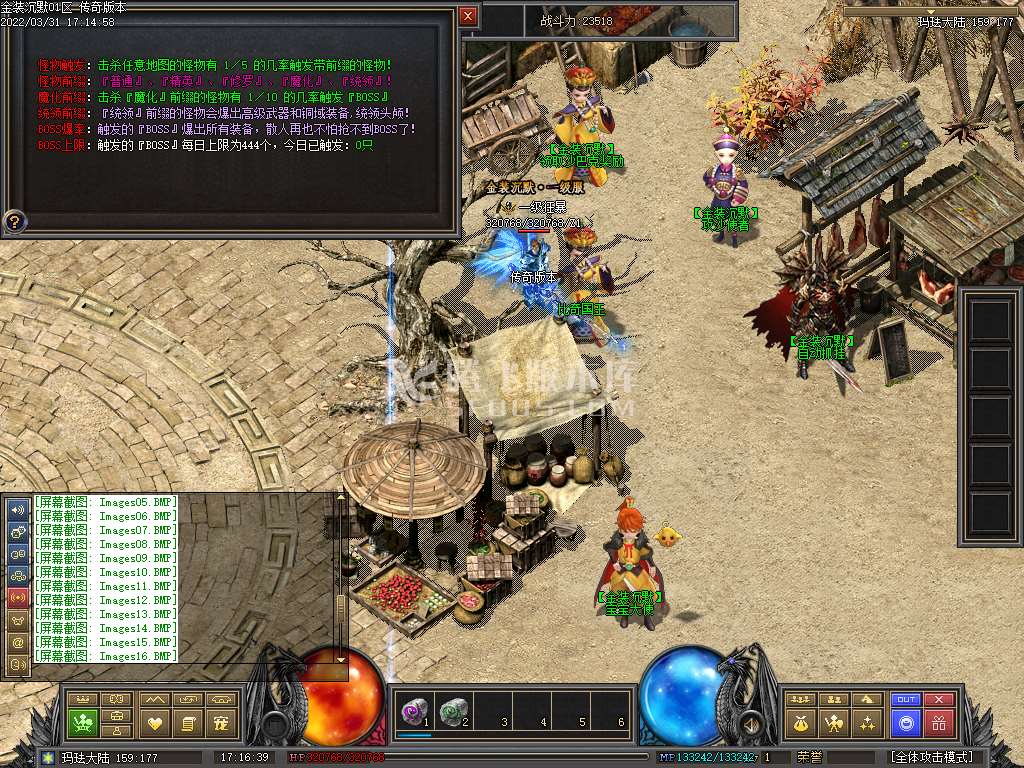The height and width of the screenshot is (768, 1024).
Task: Open the yellow heart menu button
Action: pyautogui.click(x=153, y=722)
